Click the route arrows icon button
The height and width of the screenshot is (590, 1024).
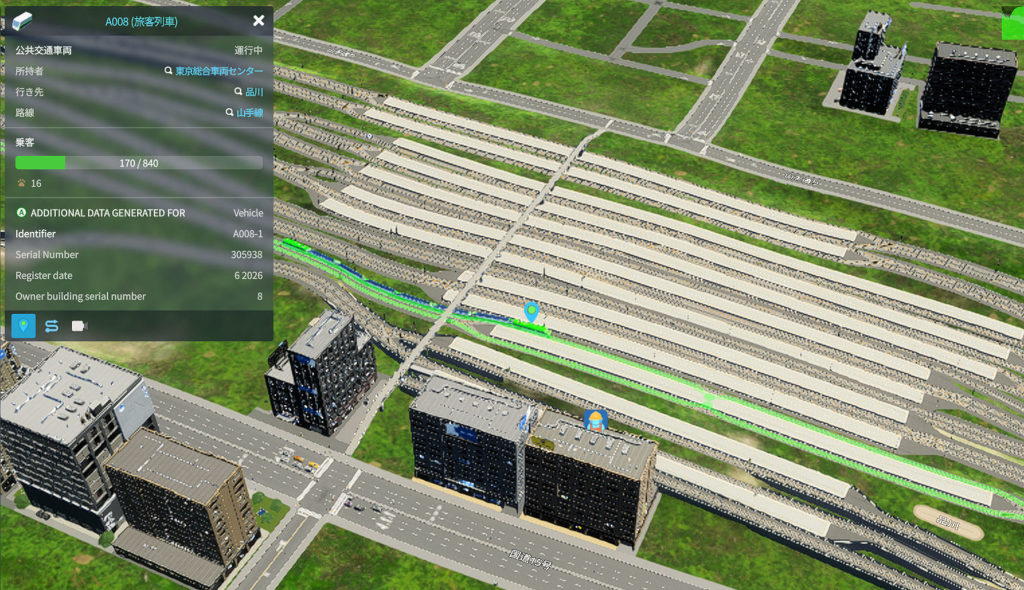(51, 326)
